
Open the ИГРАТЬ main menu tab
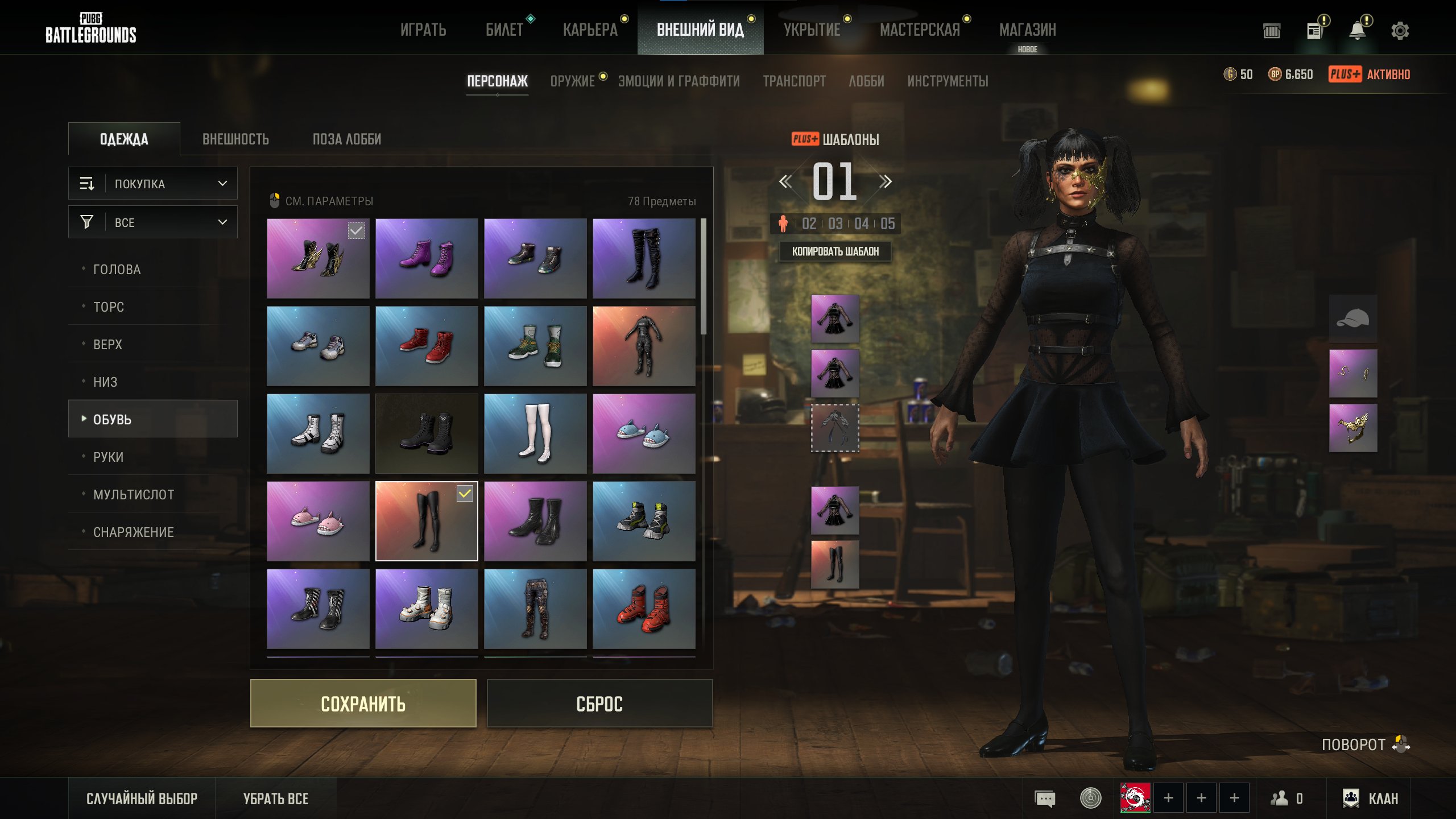423,30
